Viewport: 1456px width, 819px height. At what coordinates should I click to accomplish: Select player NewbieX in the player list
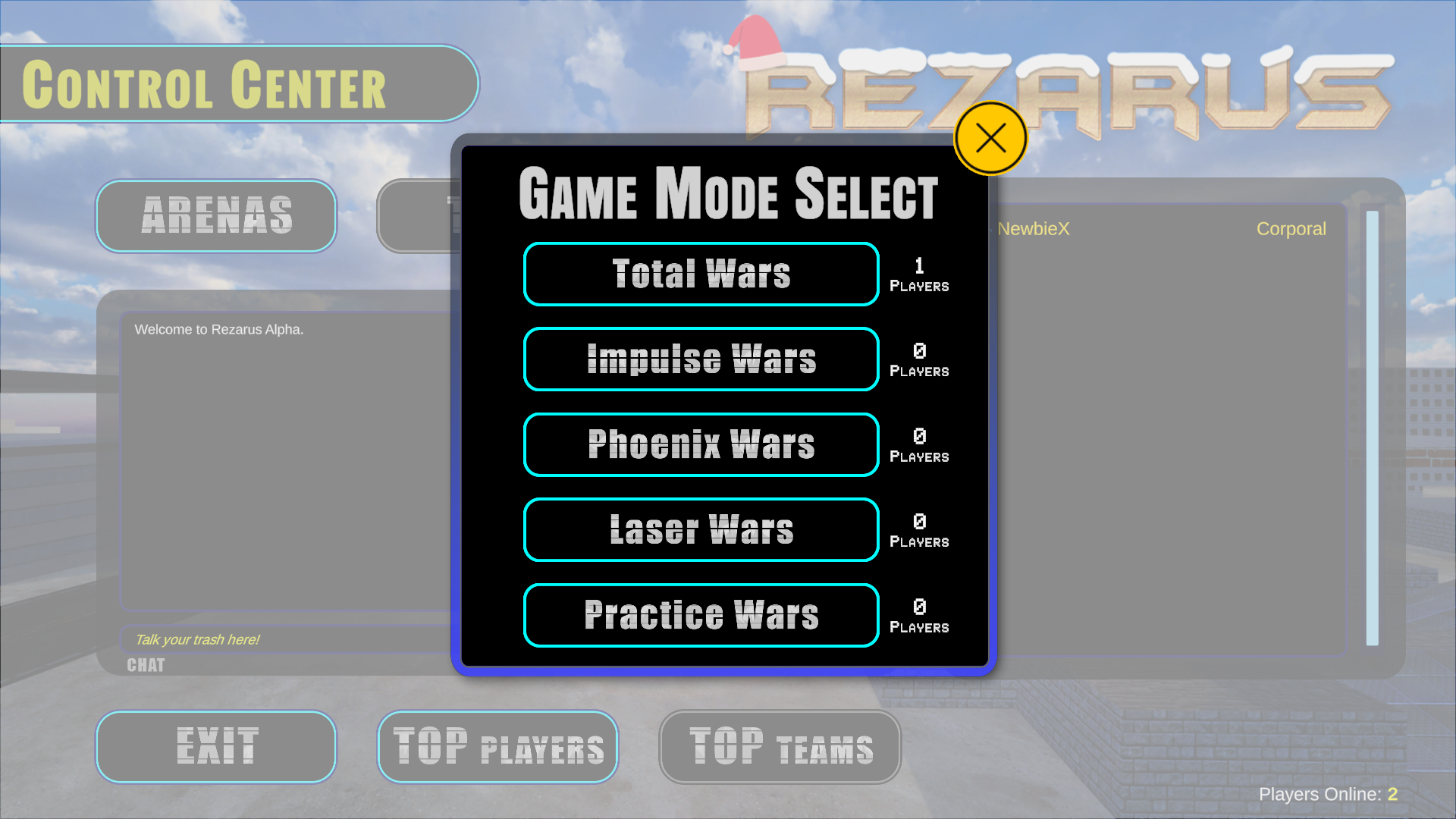[1034, 229]
